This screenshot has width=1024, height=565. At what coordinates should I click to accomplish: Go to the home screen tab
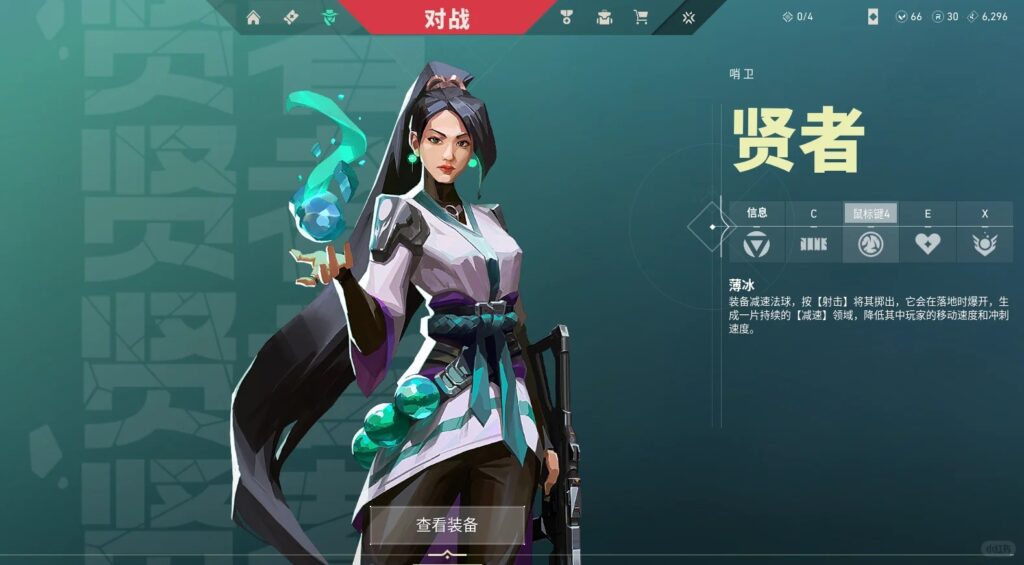coord(253,17)
